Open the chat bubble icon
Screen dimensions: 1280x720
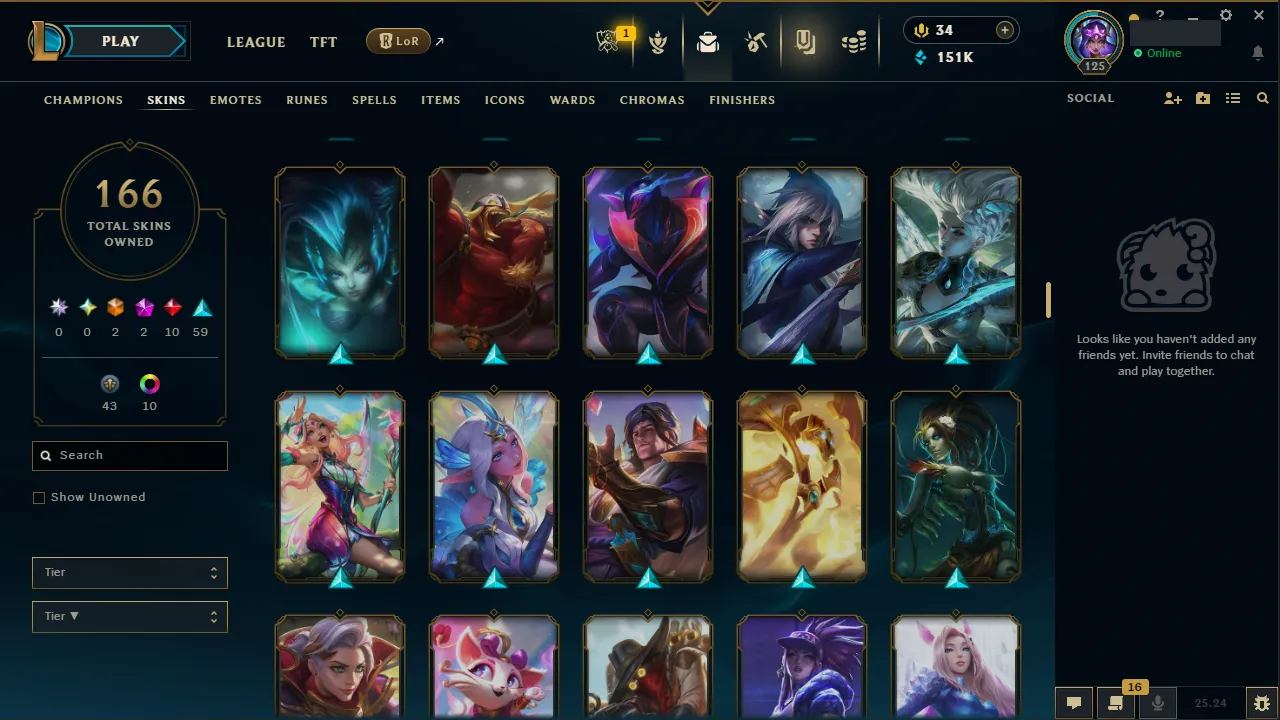1073,702
